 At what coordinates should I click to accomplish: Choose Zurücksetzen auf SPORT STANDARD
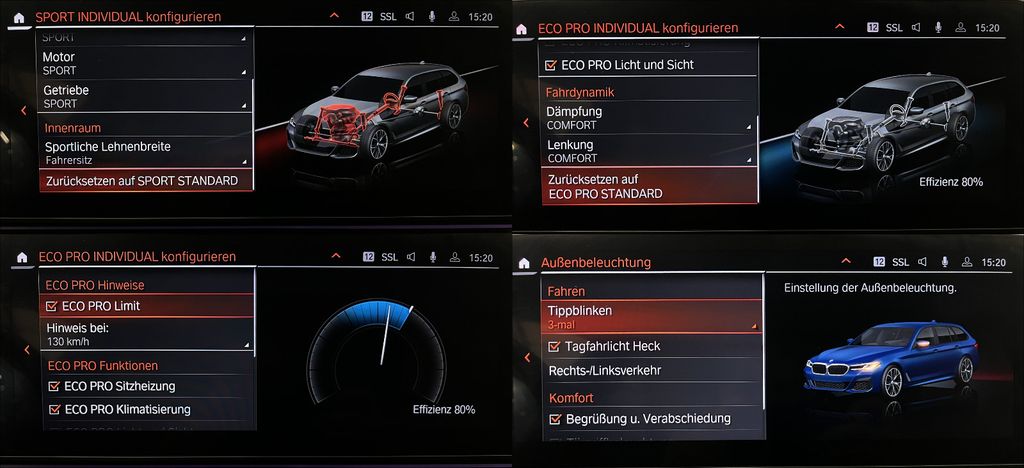coord(145,181)
